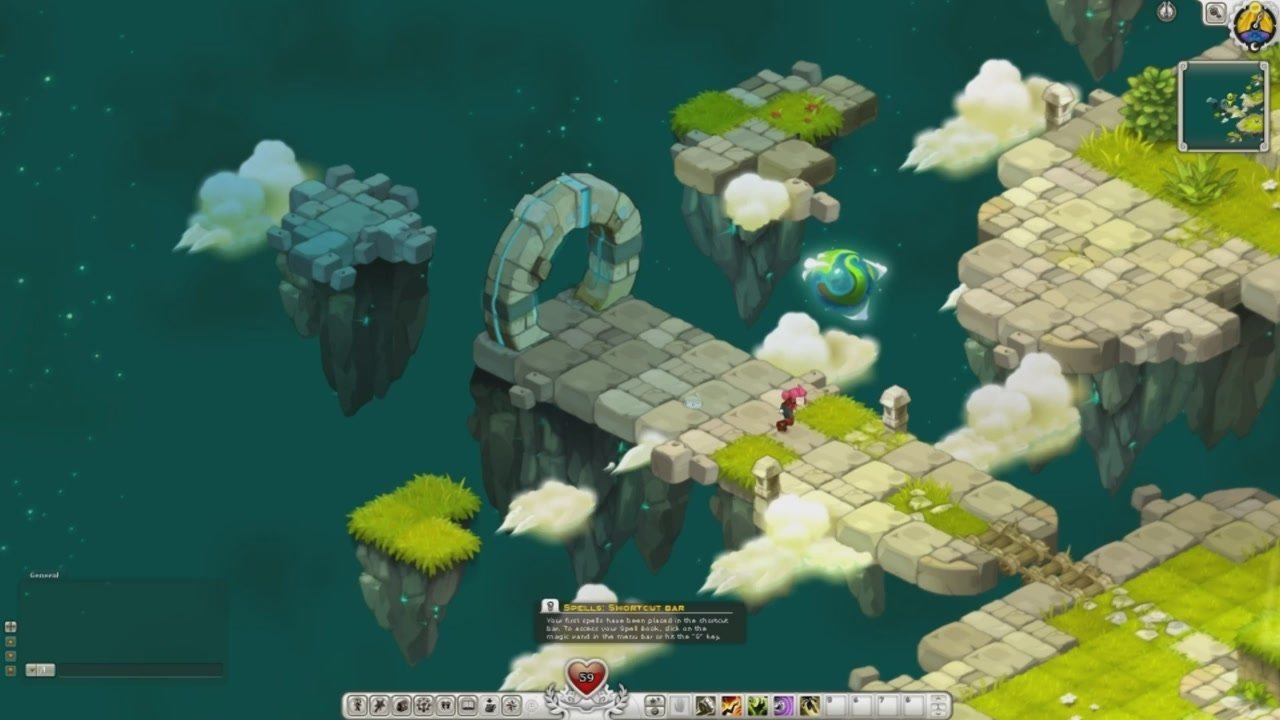Toggle the crosshair icon beside the chat window

pos(10,627)
